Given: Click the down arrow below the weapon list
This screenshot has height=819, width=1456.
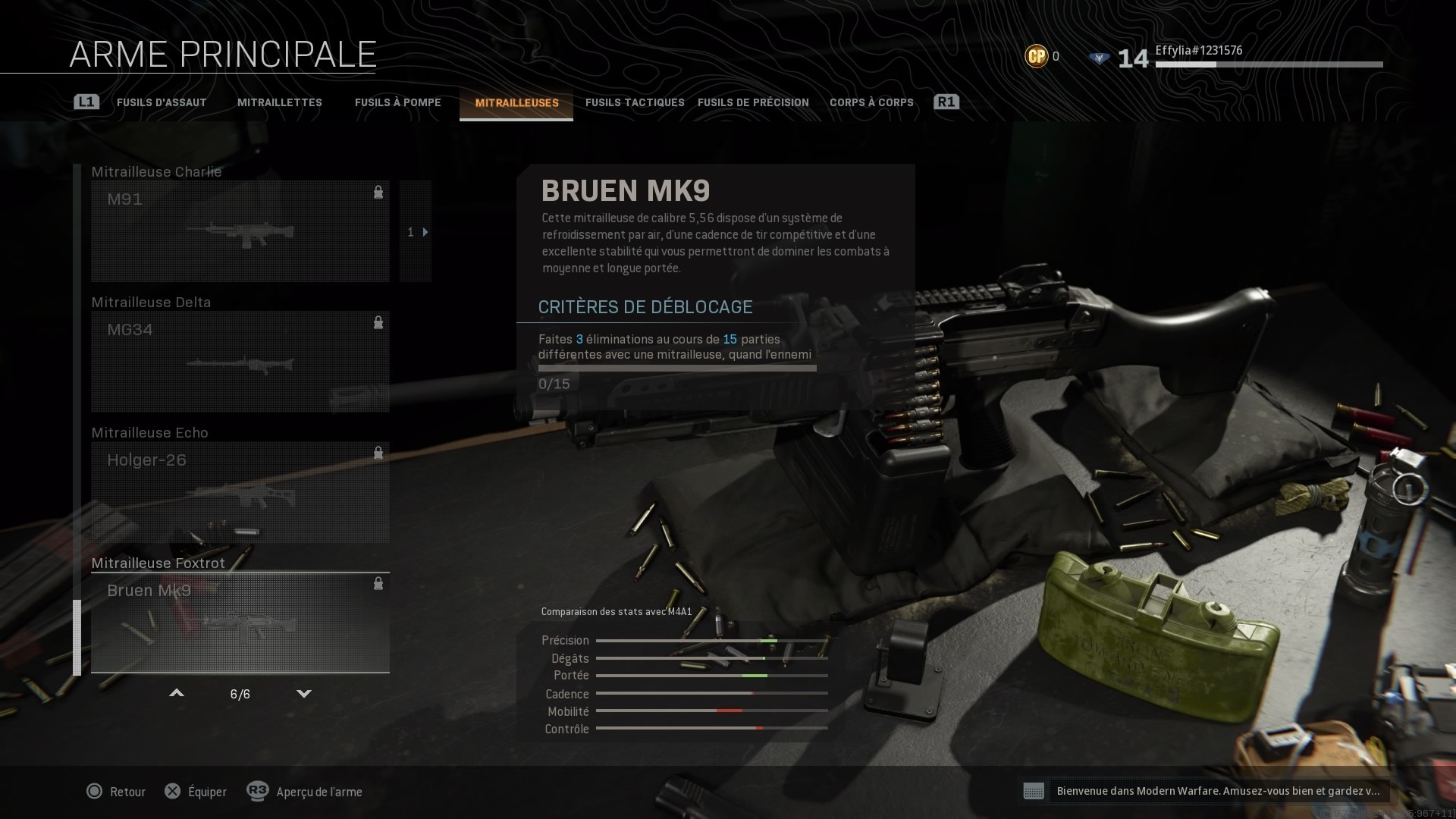Looking at the screenshot, I should pos(303,693).
